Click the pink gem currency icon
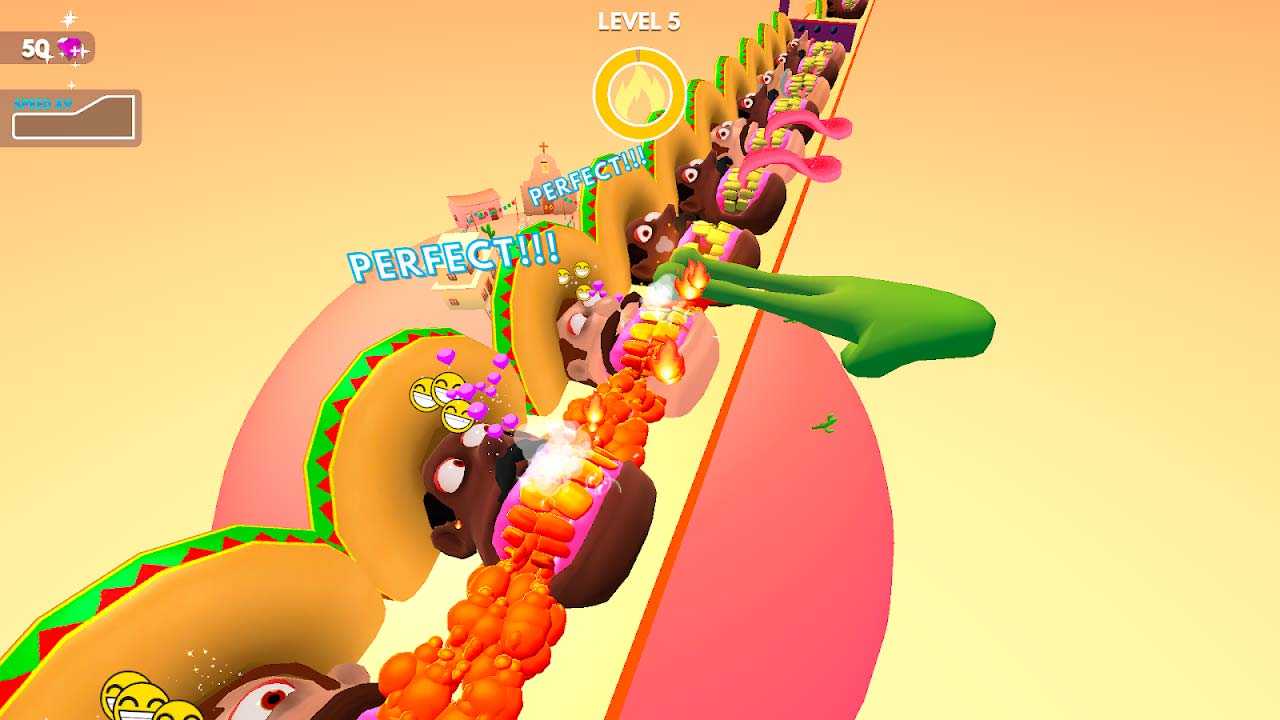The image size is (1280, 720). [x=72, y=48]
